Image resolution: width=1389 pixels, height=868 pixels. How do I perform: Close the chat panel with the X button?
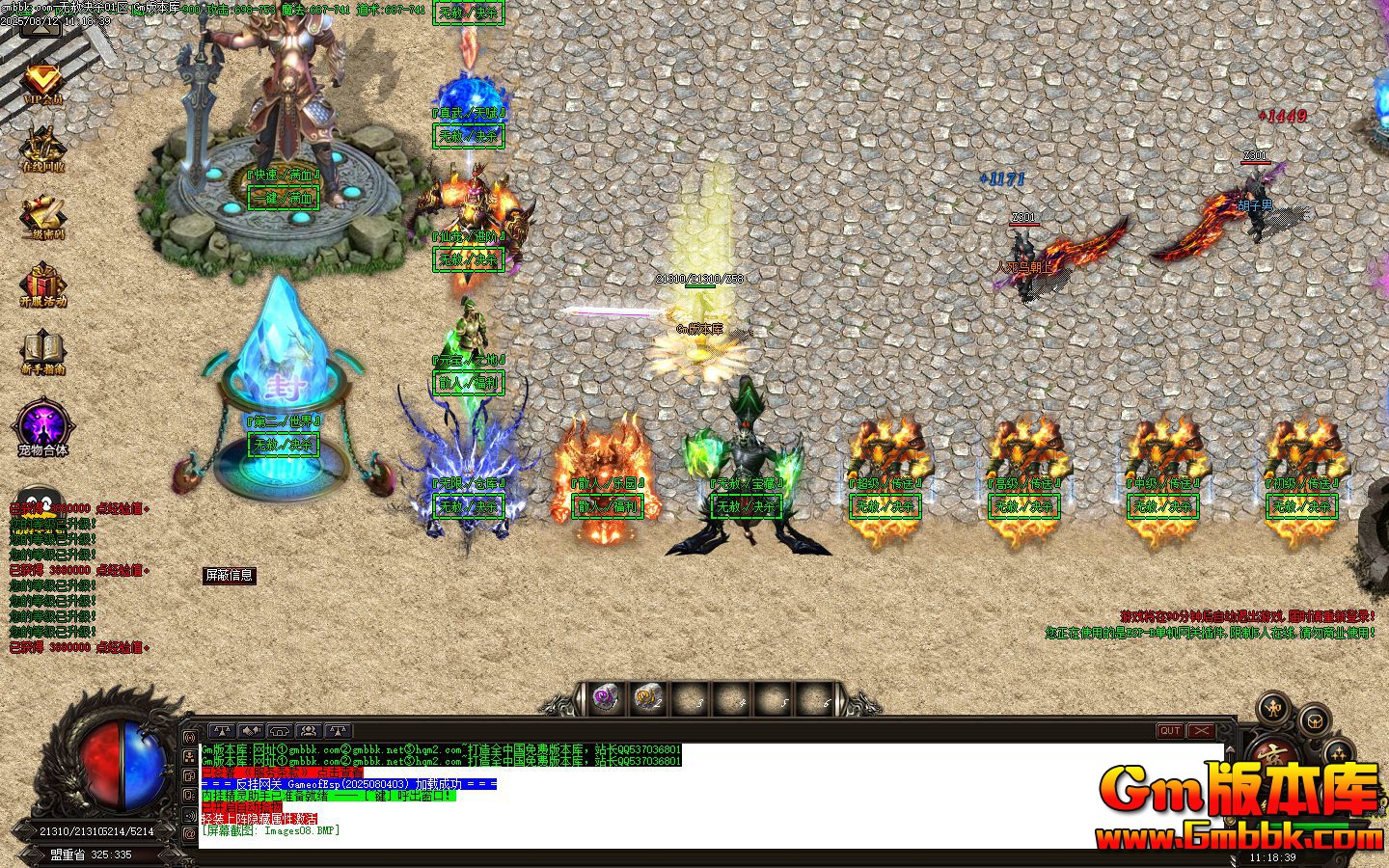pos(1201,731)
